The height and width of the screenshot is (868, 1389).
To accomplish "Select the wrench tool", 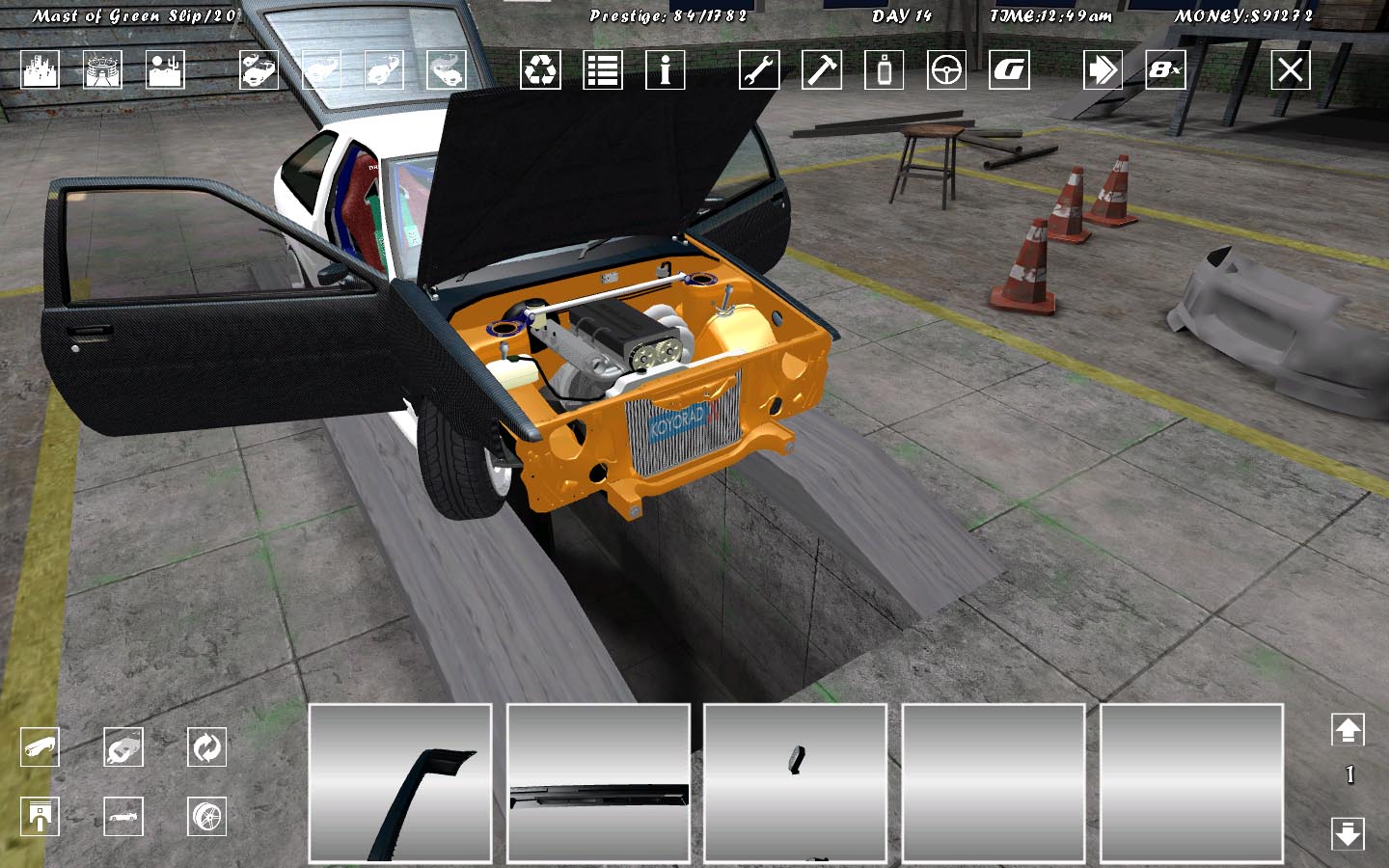I will pos(759,70).
